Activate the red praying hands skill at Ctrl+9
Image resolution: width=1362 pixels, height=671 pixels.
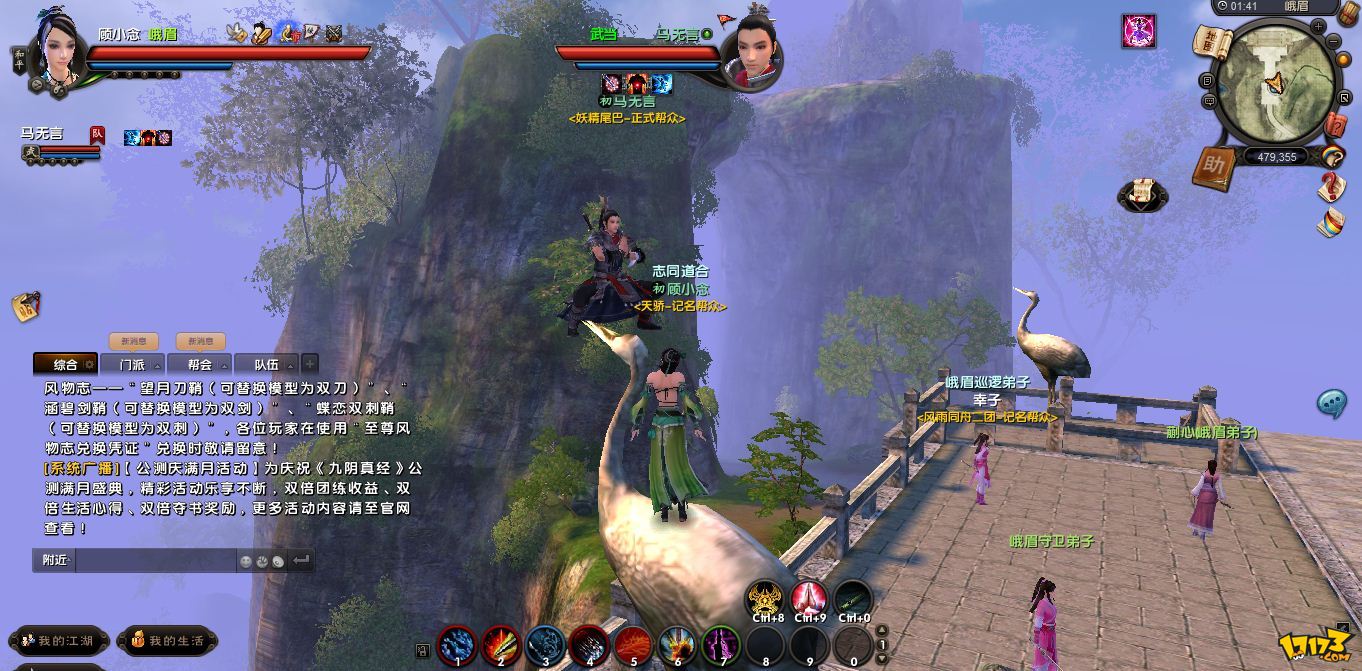coord(809,599)
